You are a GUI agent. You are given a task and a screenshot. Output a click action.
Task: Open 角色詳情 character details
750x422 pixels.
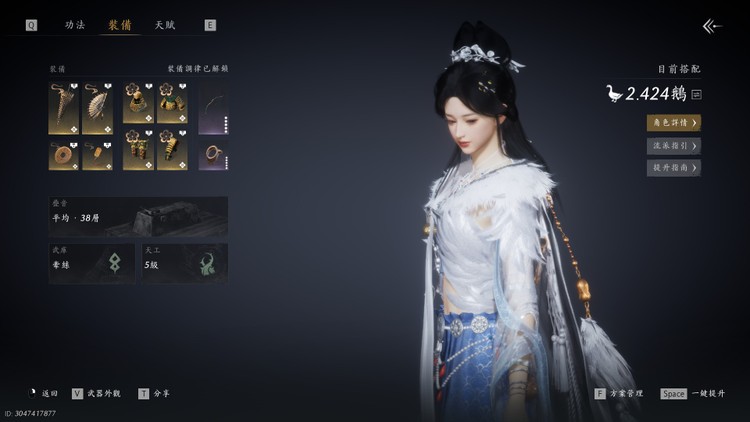tap(673, 123)
